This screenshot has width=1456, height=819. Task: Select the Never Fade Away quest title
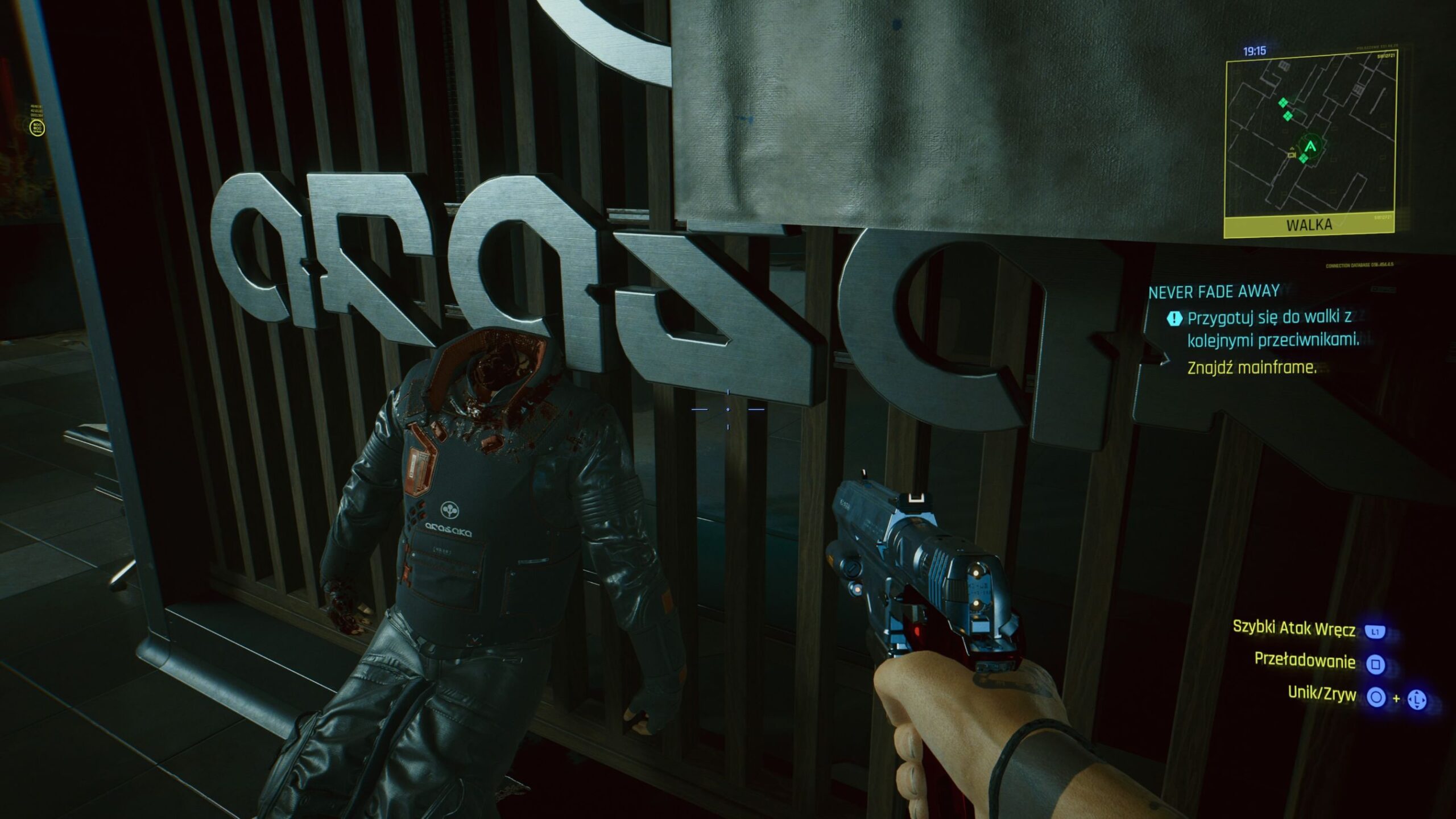1214,292
